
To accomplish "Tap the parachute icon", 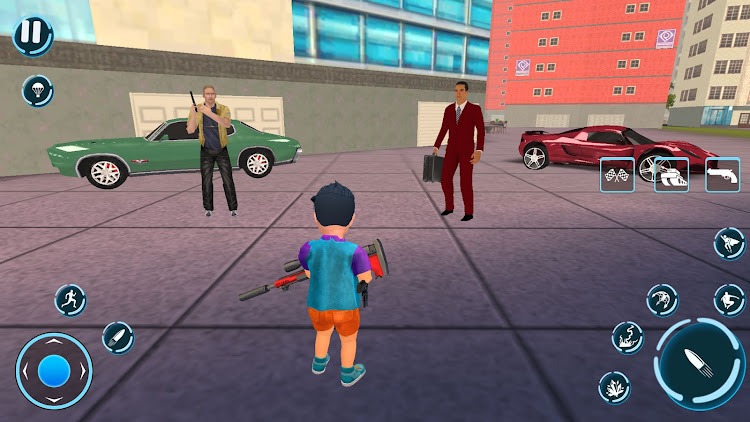I will tap(38, 91).
